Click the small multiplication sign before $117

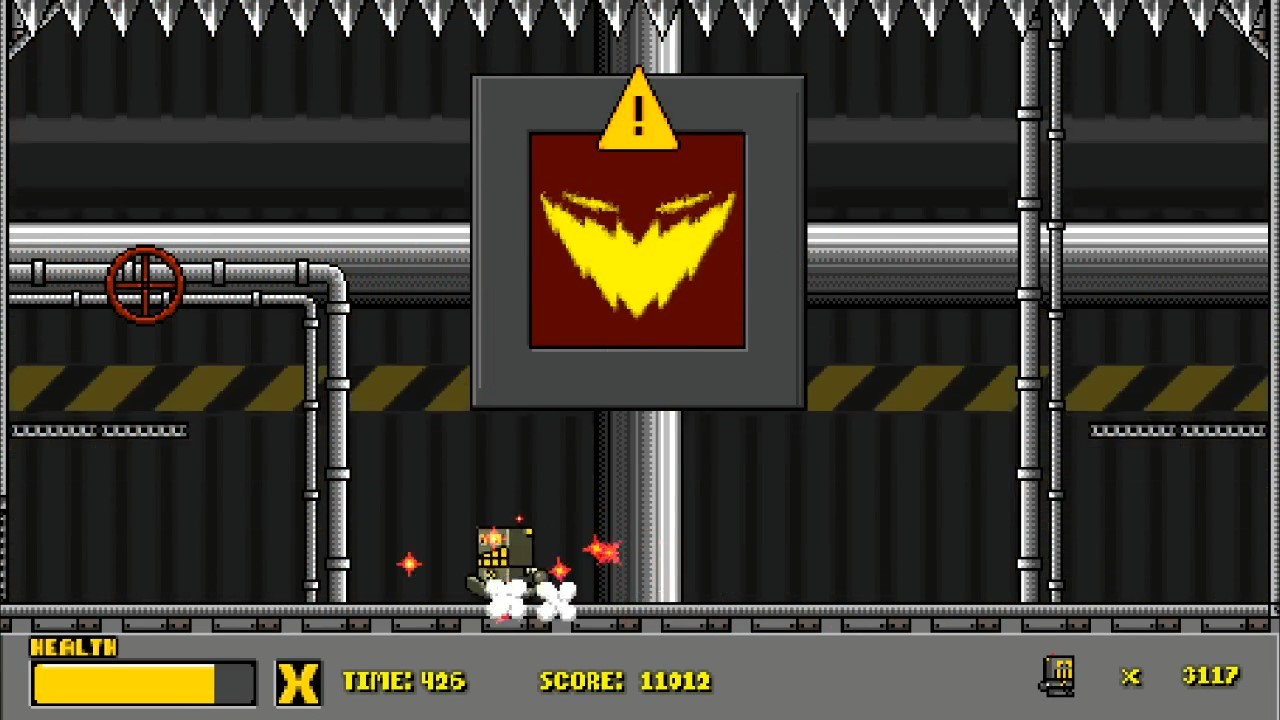click(x=1130, y=678)
